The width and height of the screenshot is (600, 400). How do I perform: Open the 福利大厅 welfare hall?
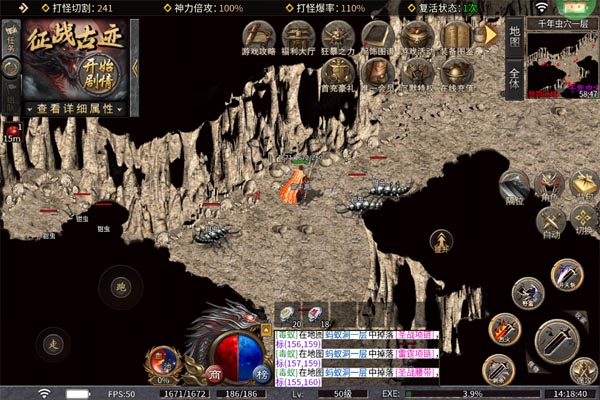[298, 37]
